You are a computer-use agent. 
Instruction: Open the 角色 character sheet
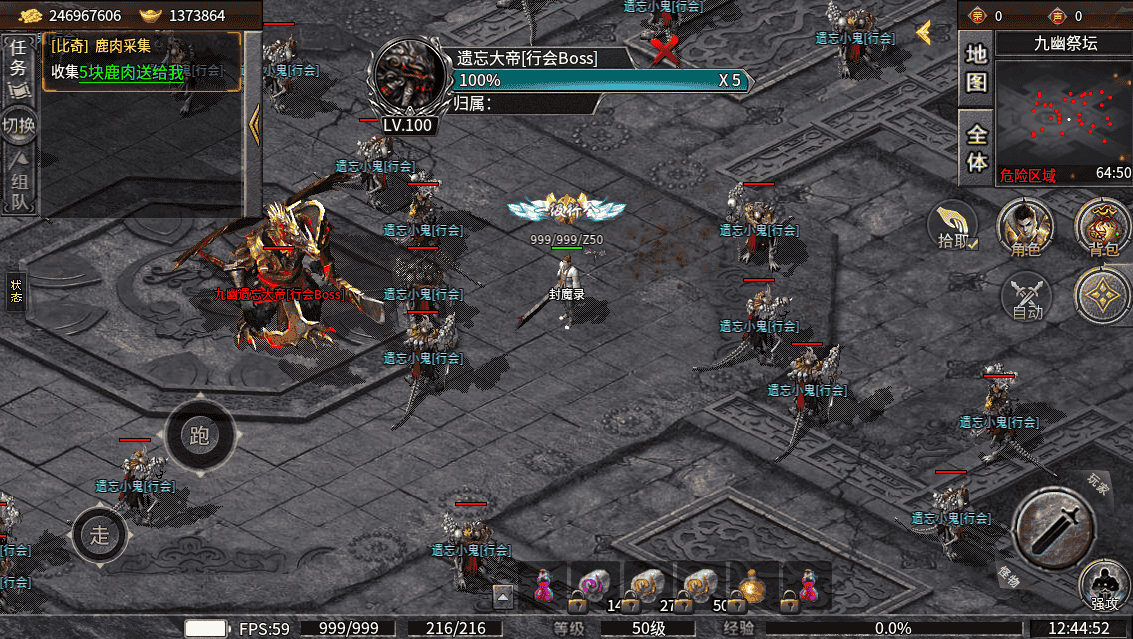(1027, 226)
